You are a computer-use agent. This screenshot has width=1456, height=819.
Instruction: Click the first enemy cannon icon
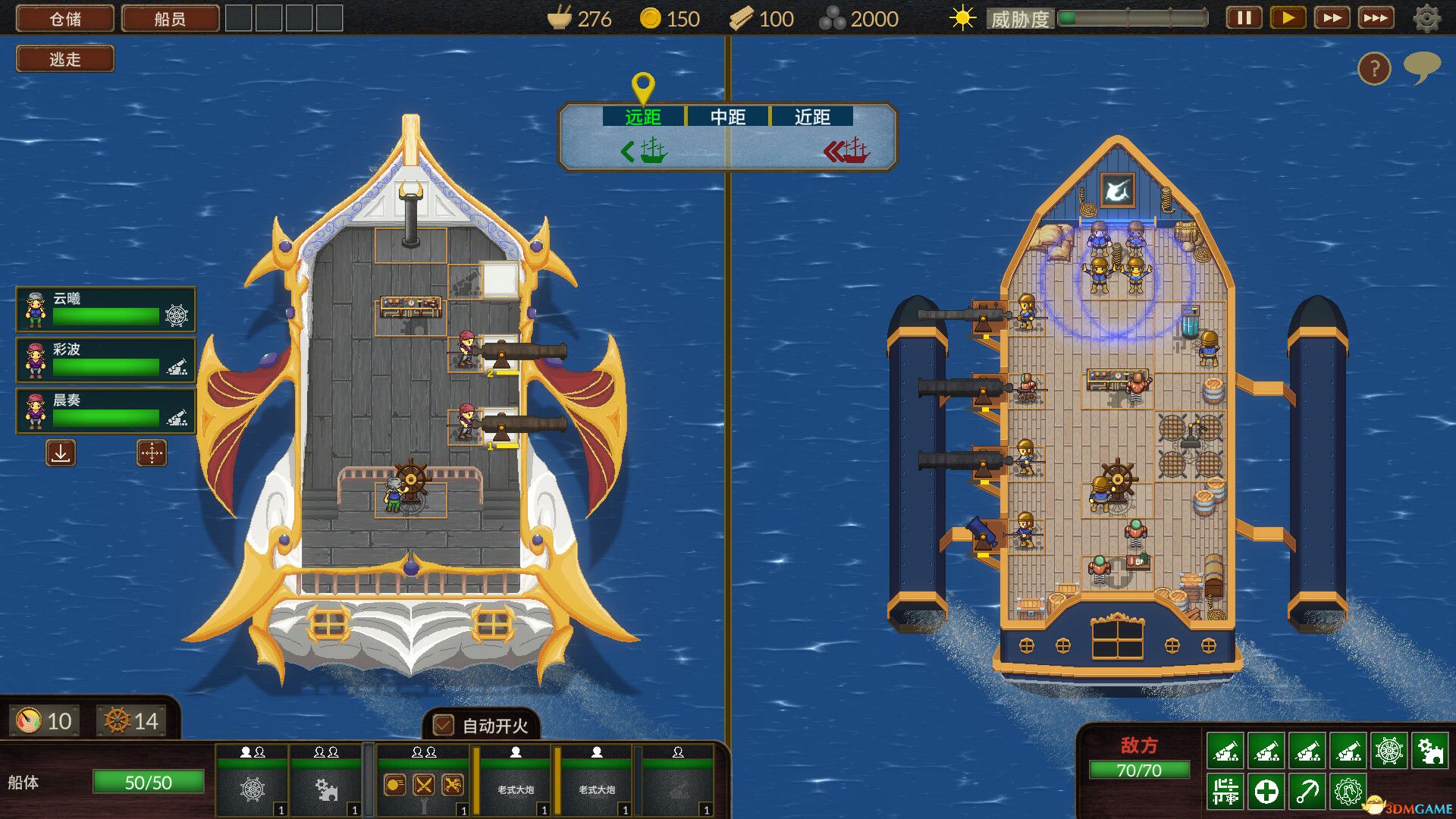tap(1225, 751)
